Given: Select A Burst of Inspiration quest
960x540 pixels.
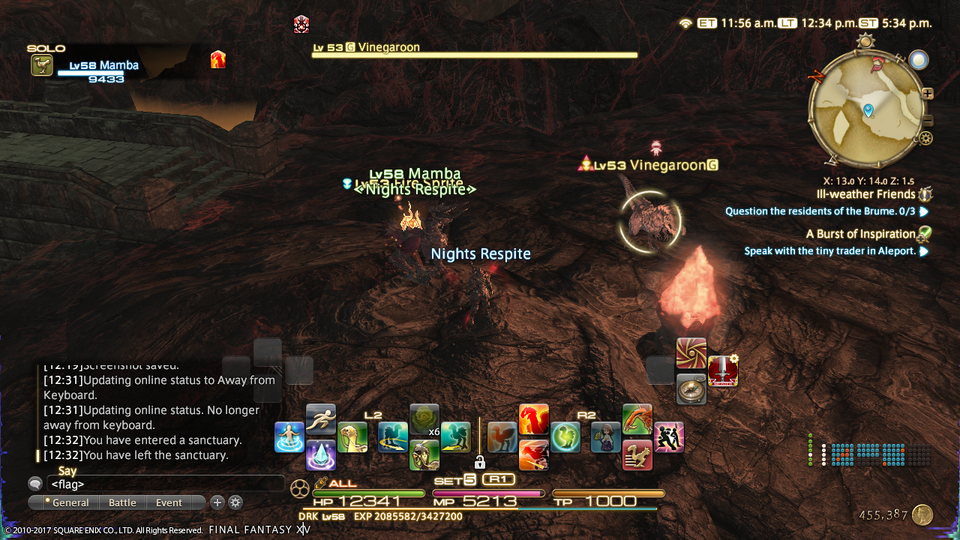Looking at the screenshot, I should coord(860,234).
